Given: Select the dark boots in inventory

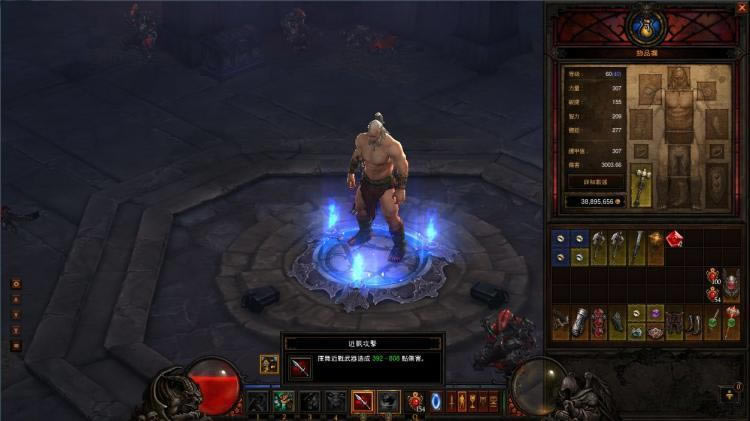Looking at the screenshot, I should (x=692, y=323).
